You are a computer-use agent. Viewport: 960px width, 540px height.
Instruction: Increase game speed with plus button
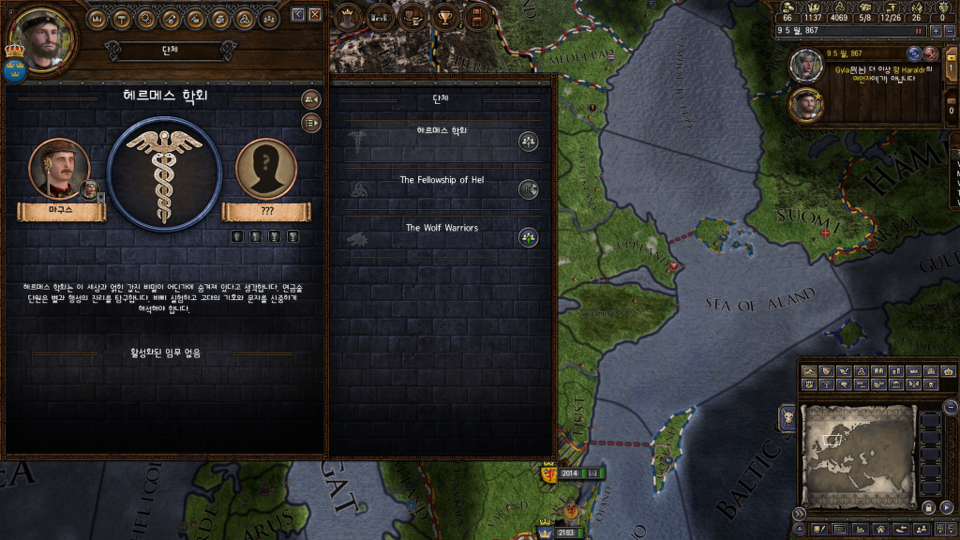tap(935, 31)
